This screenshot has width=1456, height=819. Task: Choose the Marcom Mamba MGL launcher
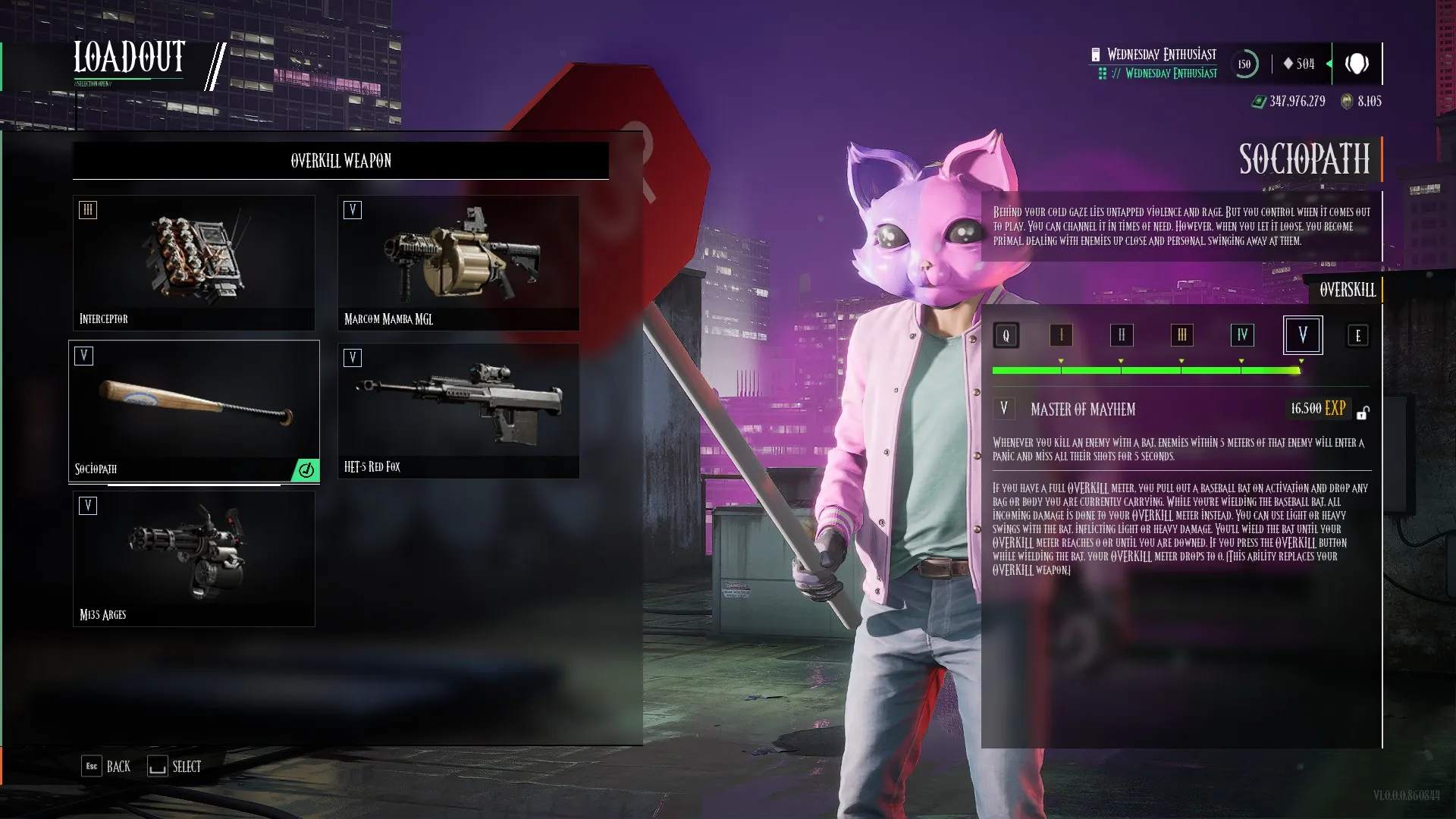(x=458, y=262)
